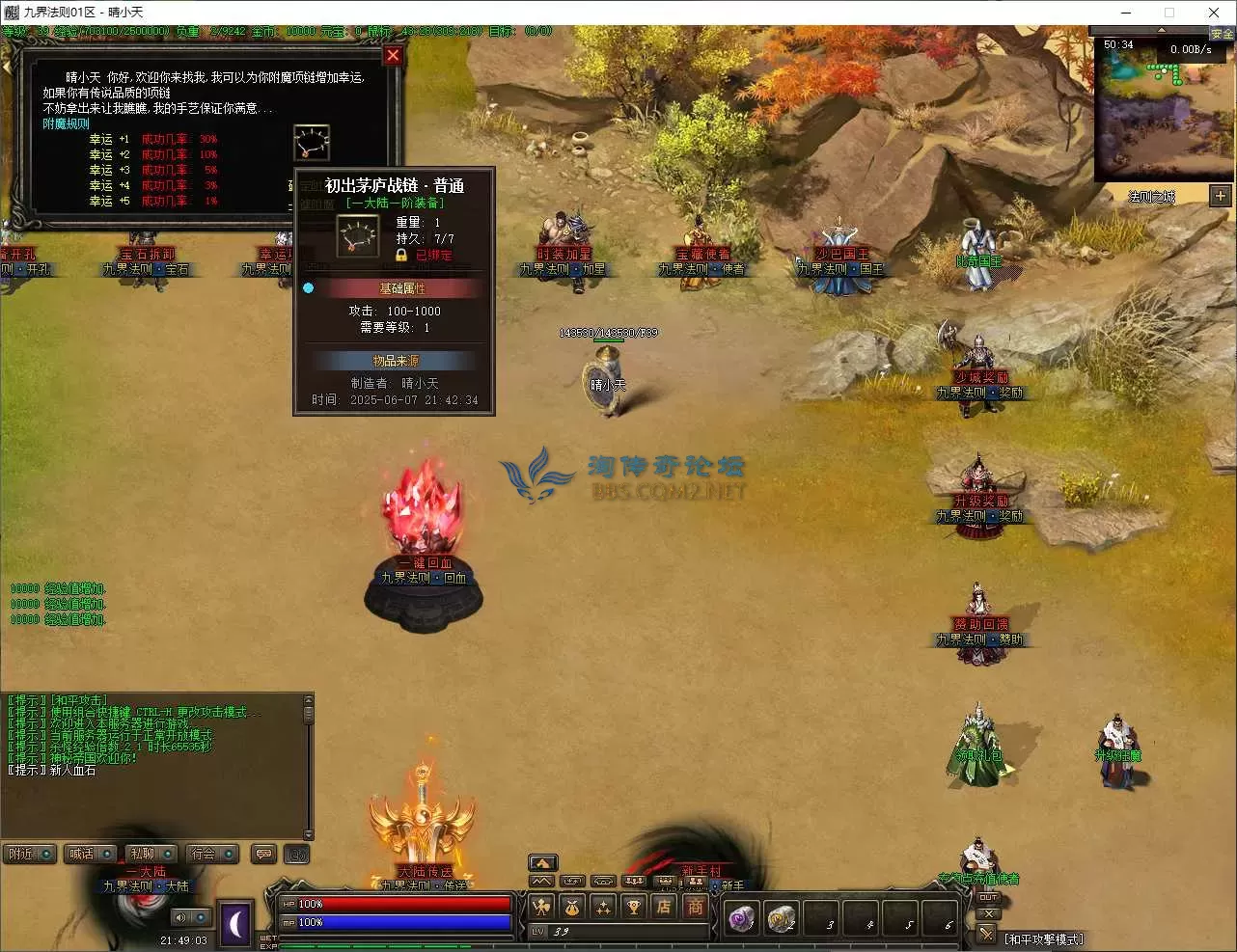Close the game window
Image resolution: width=1237 pixels, height=952 pixels.
pyautogui.click(x=1214, y=13)
